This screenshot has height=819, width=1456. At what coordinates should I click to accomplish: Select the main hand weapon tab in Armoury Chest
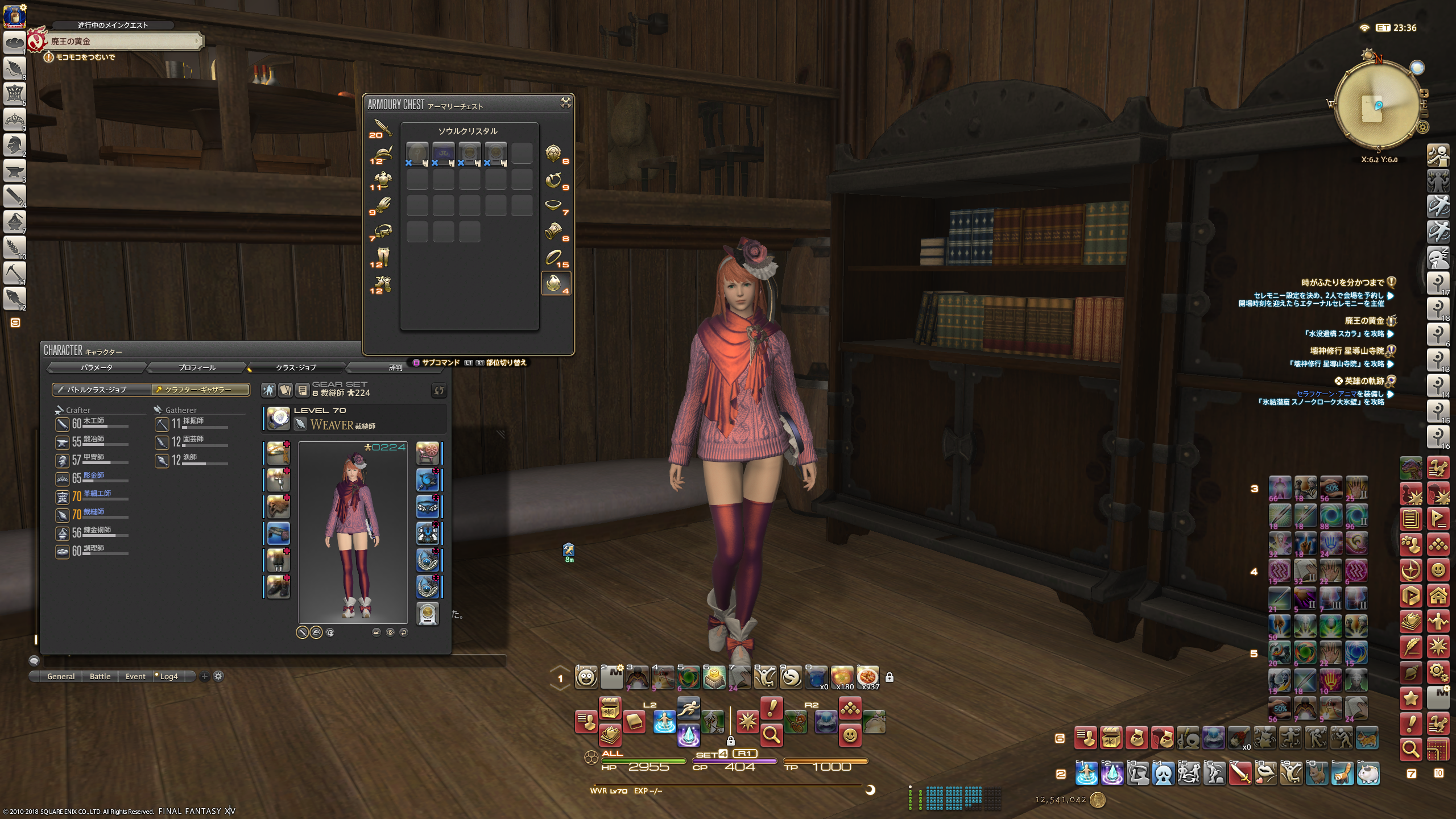(x=381, y=128)
